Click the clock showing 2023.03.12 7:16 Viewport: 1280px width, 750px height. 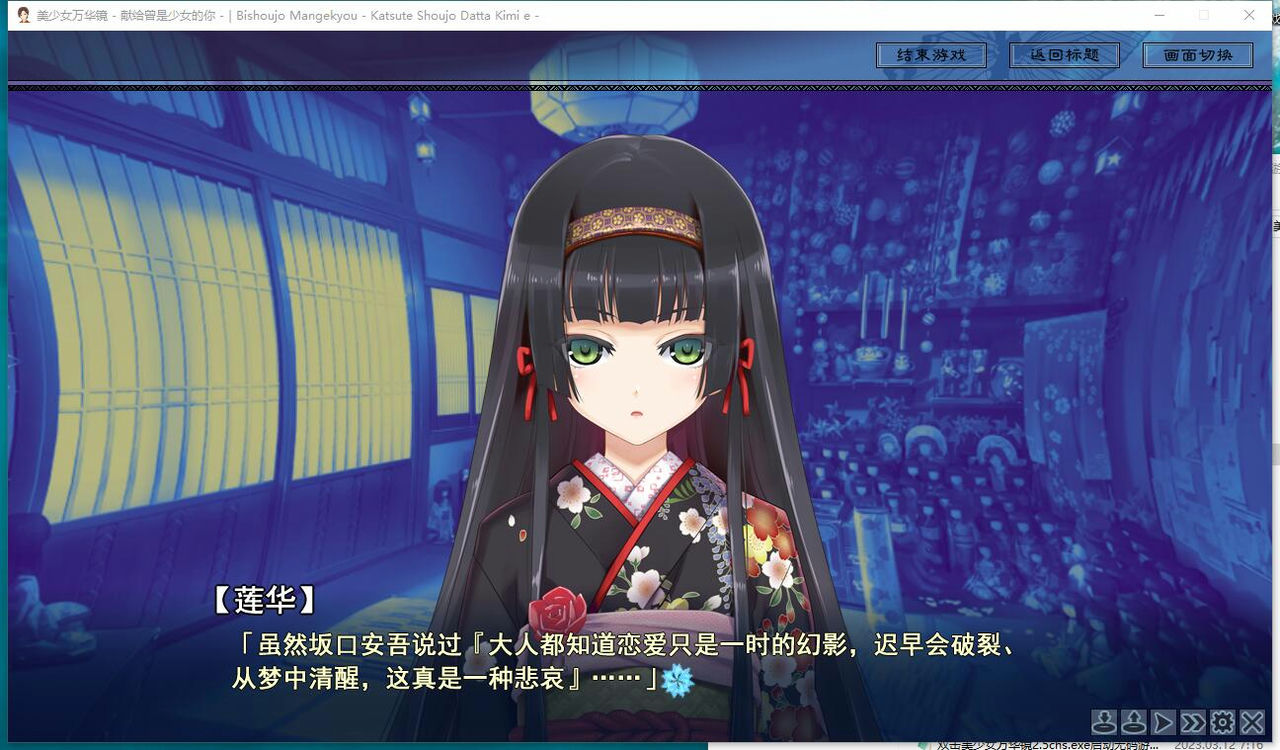coord(1218,745)
